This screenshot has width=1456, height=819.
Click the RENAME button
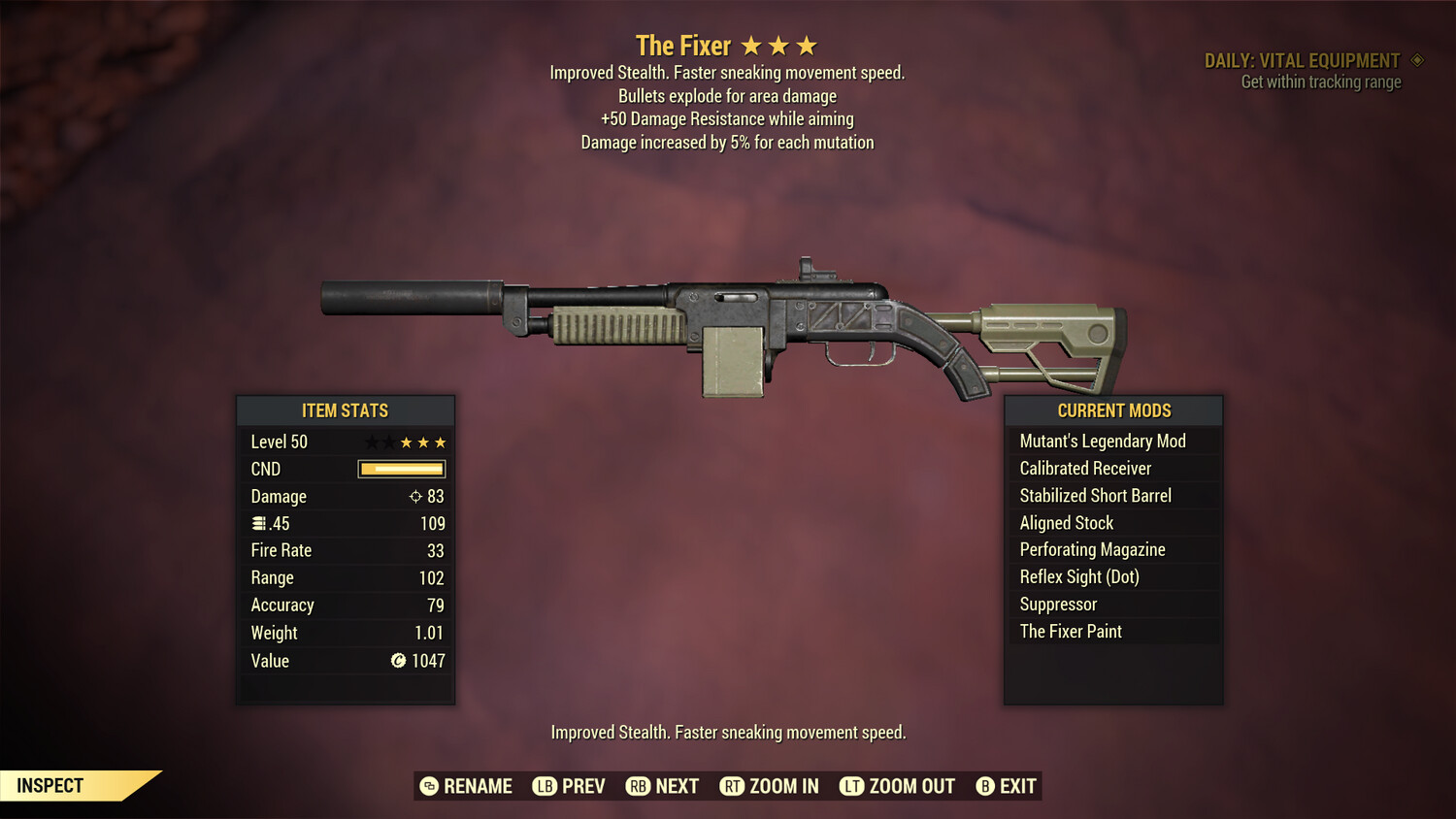pos(479,786)
